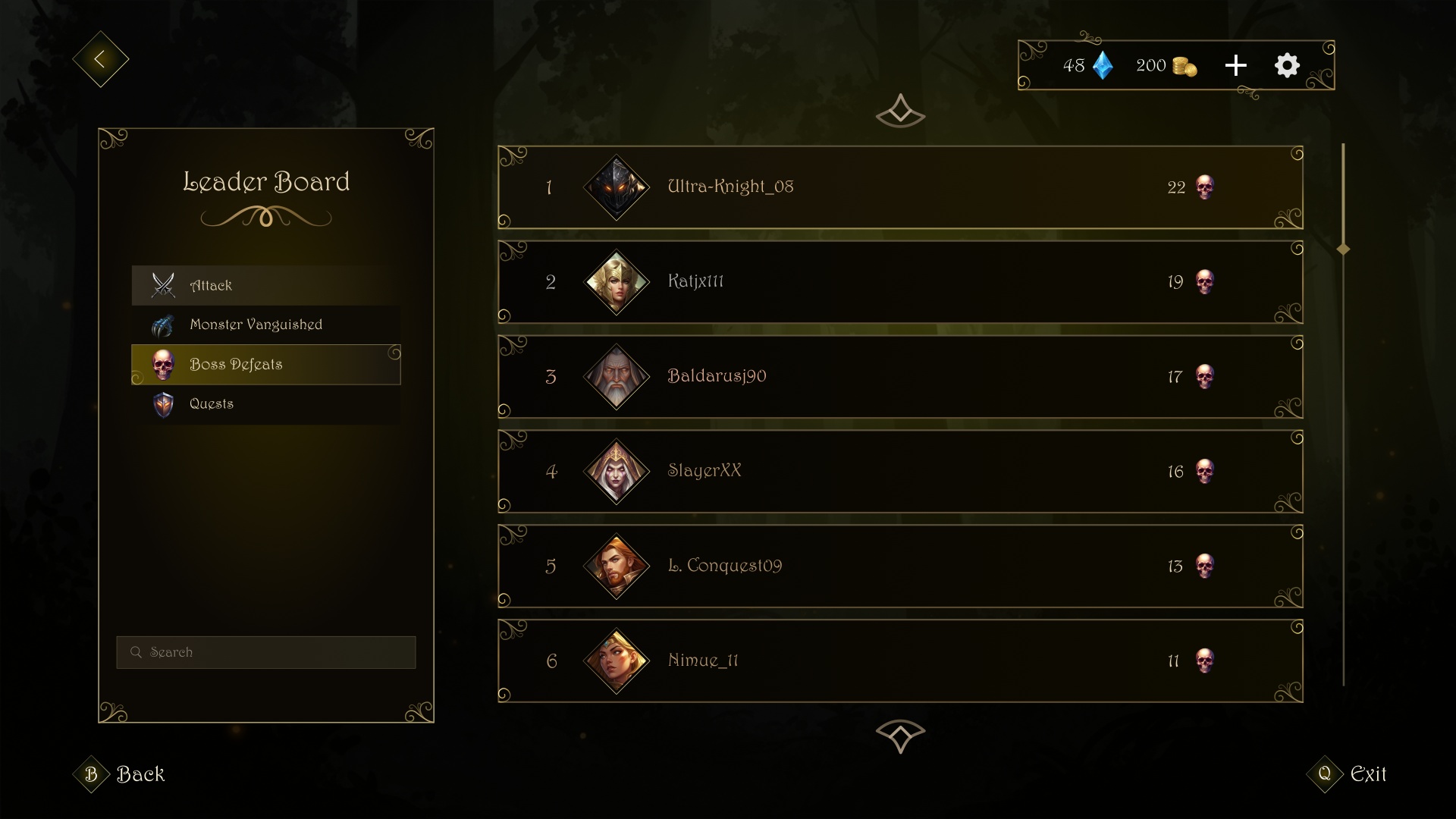Click Exit at the bottom right
This screenshot has height=819, width=1456.
[1368, 775]
